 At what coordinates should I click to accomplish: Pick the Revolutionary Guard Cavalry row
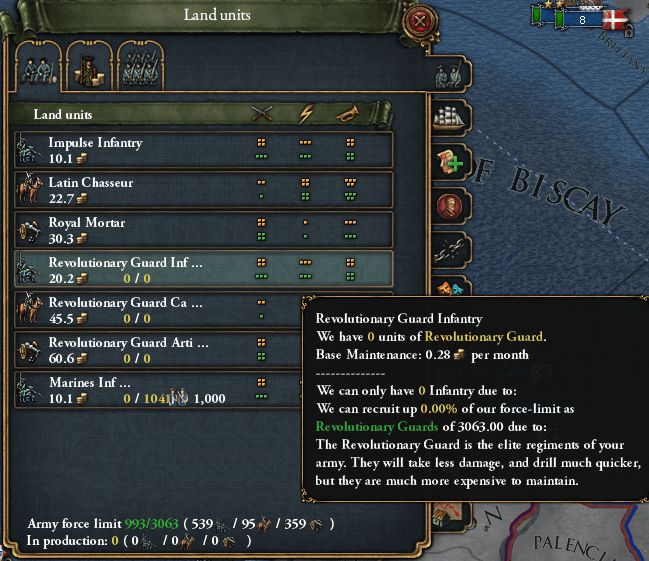pos(150,308)
